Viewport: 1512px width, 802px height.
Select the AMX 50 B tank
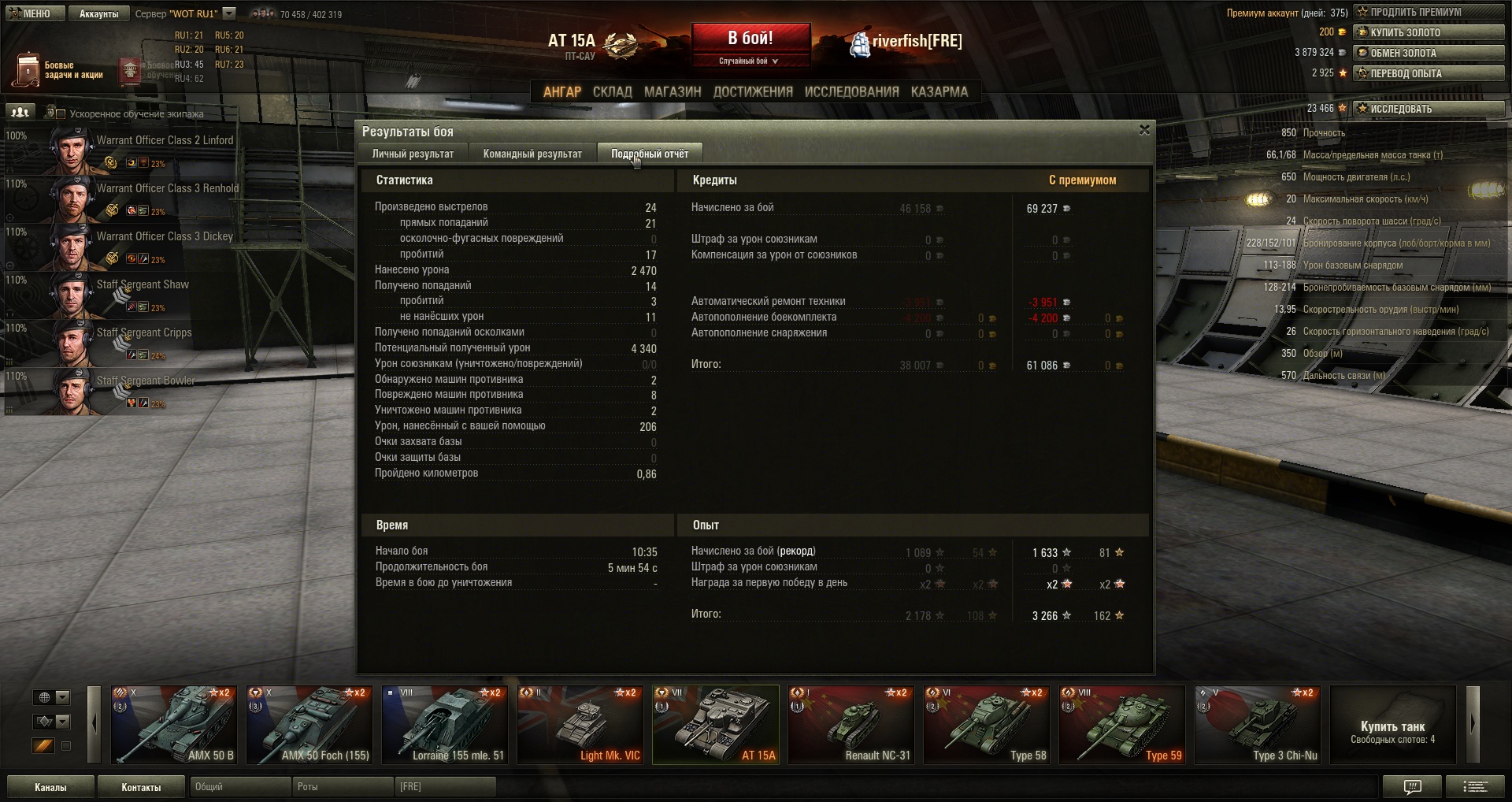(x=174, y=725)
